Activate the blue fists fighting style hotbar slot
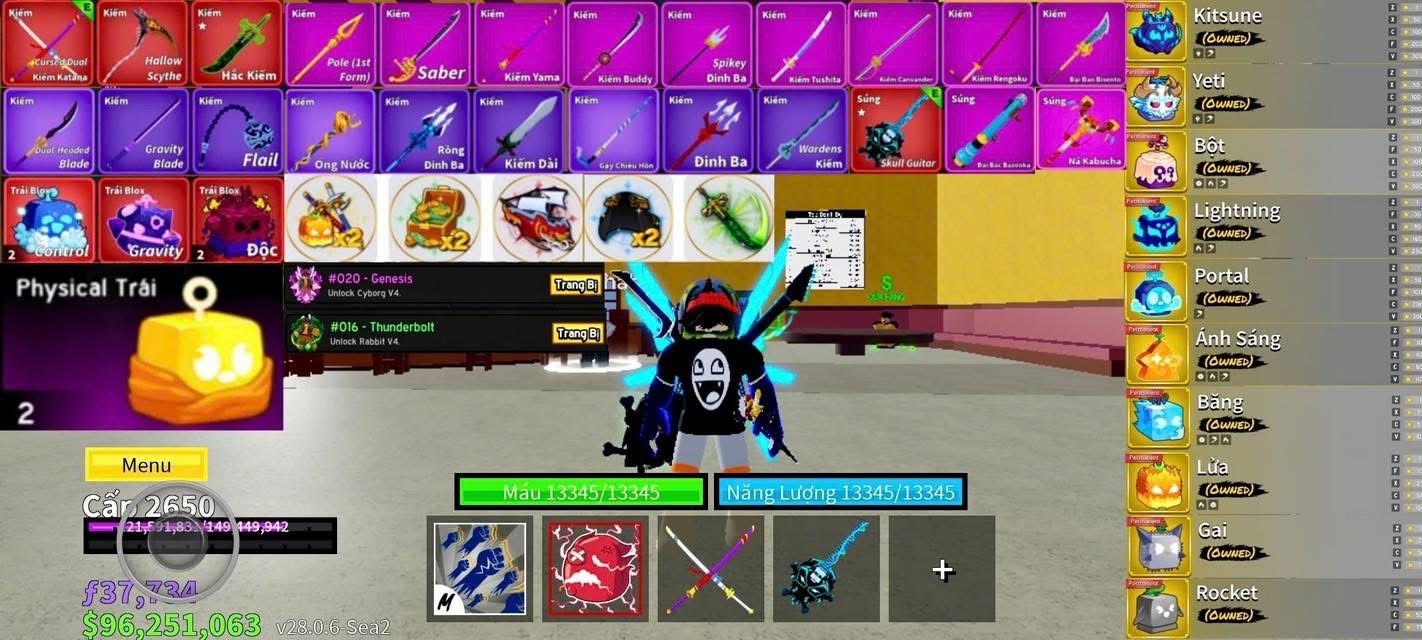Screen dimensions: 1422x640 point(479,568)
